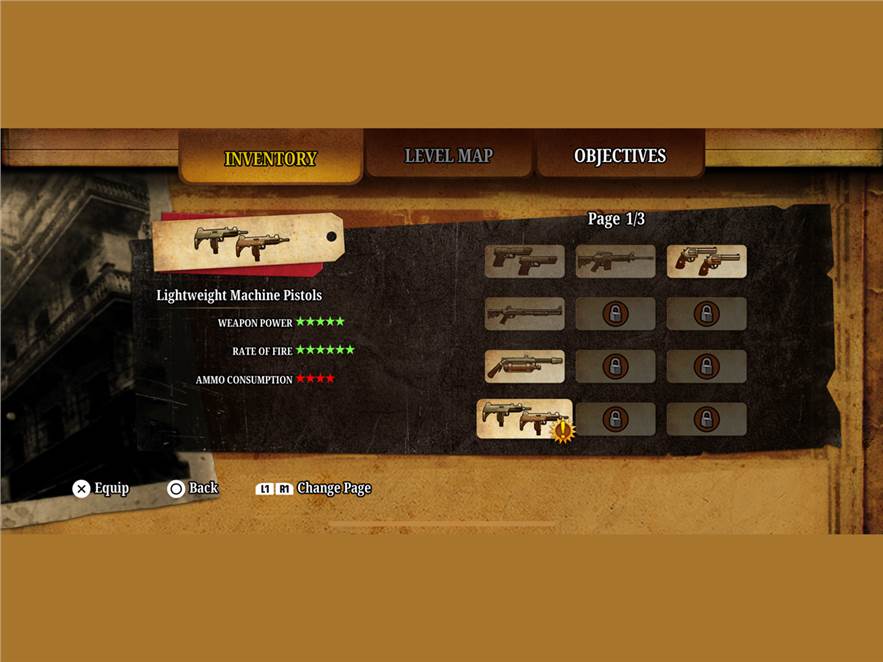This screenshot has height=662, width=883.
Task: Choose the grenade launcher weapon slot
Action: coord(525,366)
